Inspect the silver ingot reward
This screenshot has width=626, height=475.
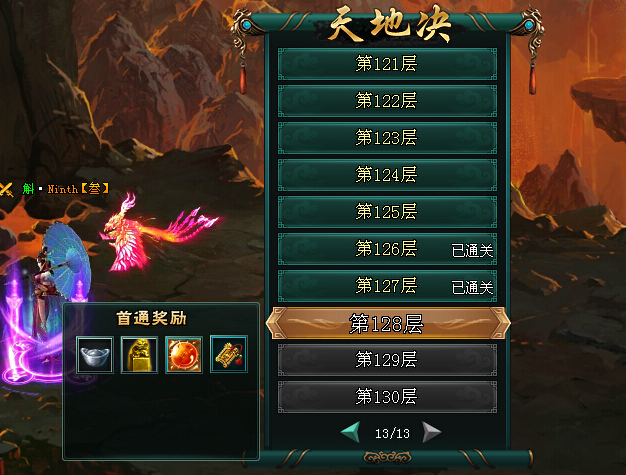pos(94,354)
